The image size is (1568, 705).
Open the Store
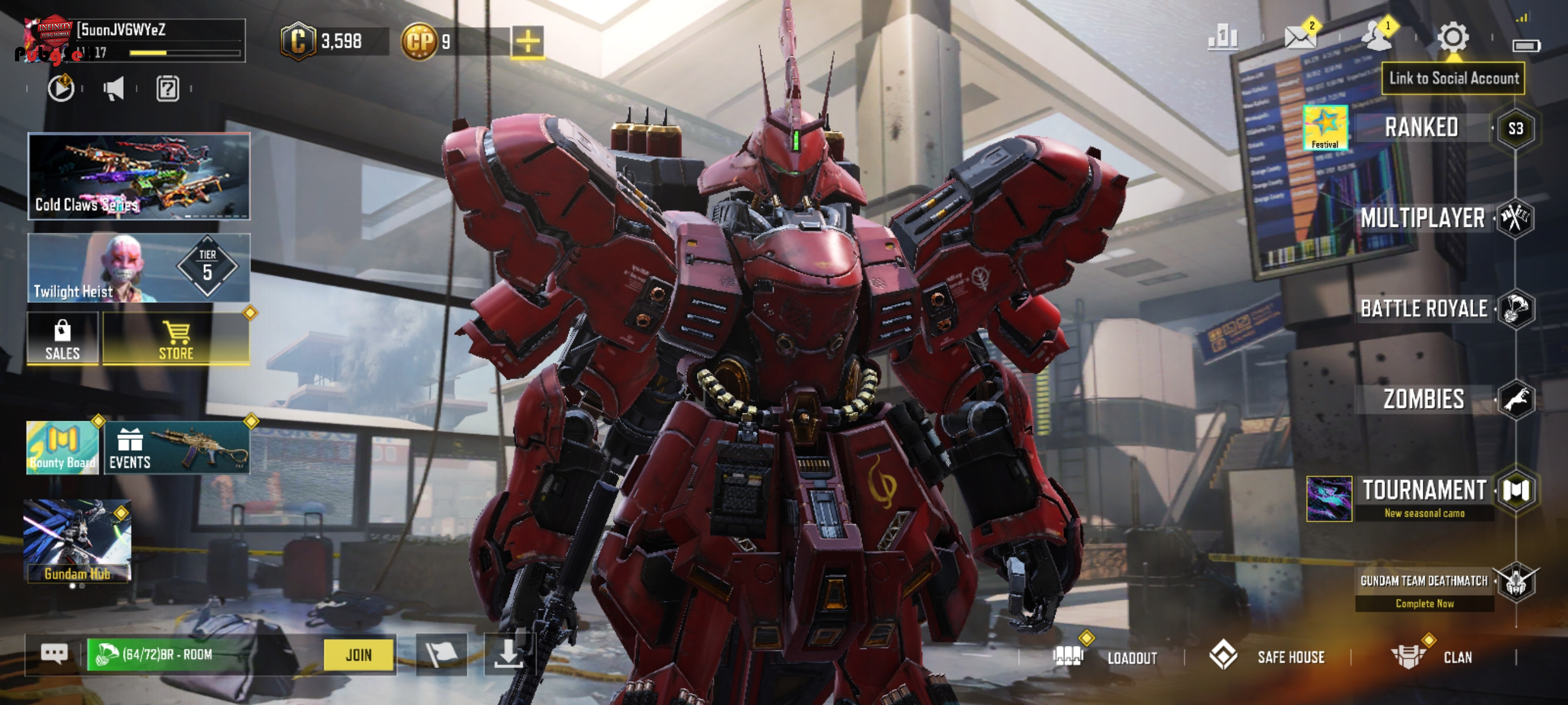(x=176, y=339)
